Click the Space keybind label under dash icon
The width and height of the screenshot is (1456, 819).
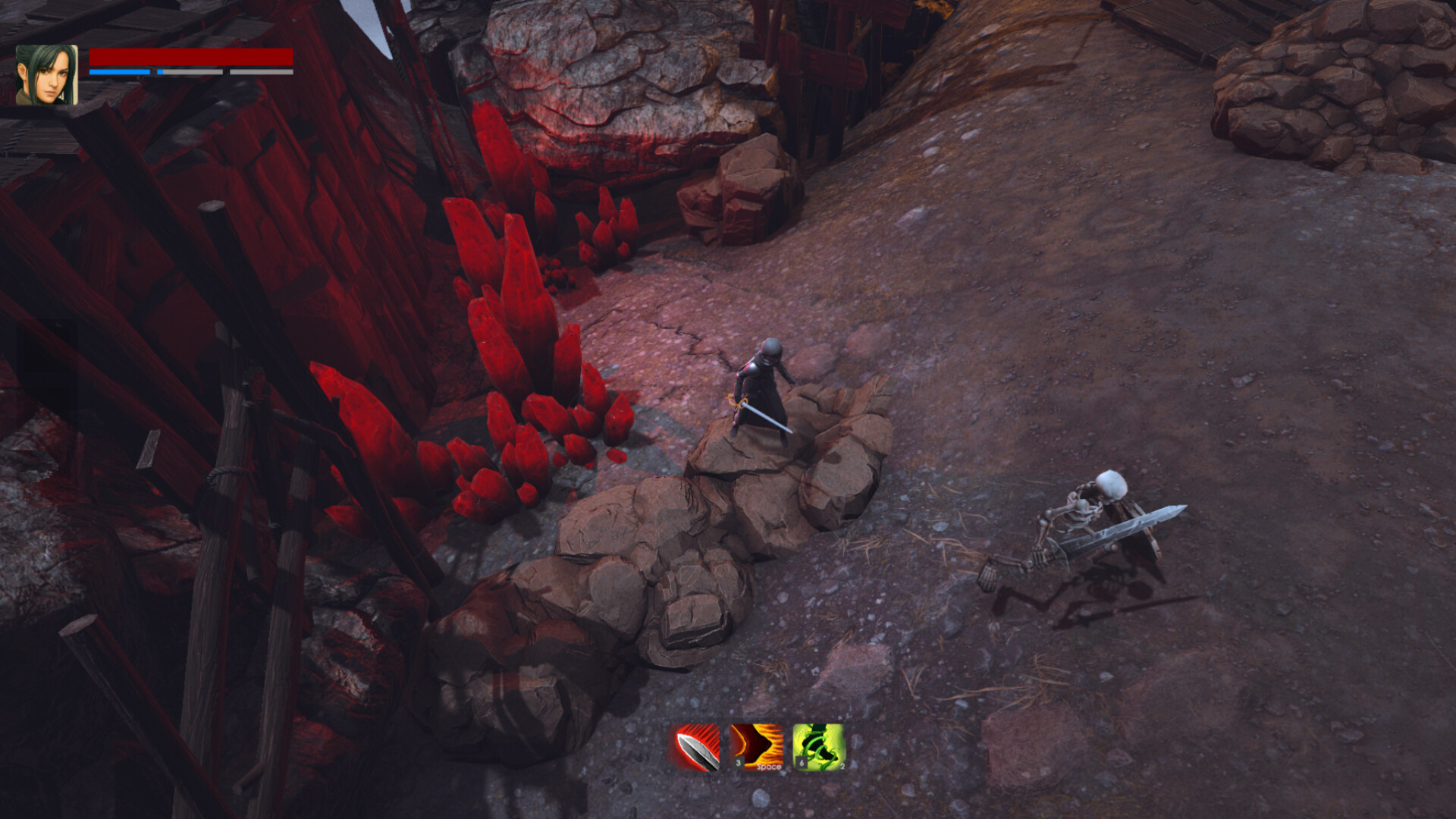[769, 768]
